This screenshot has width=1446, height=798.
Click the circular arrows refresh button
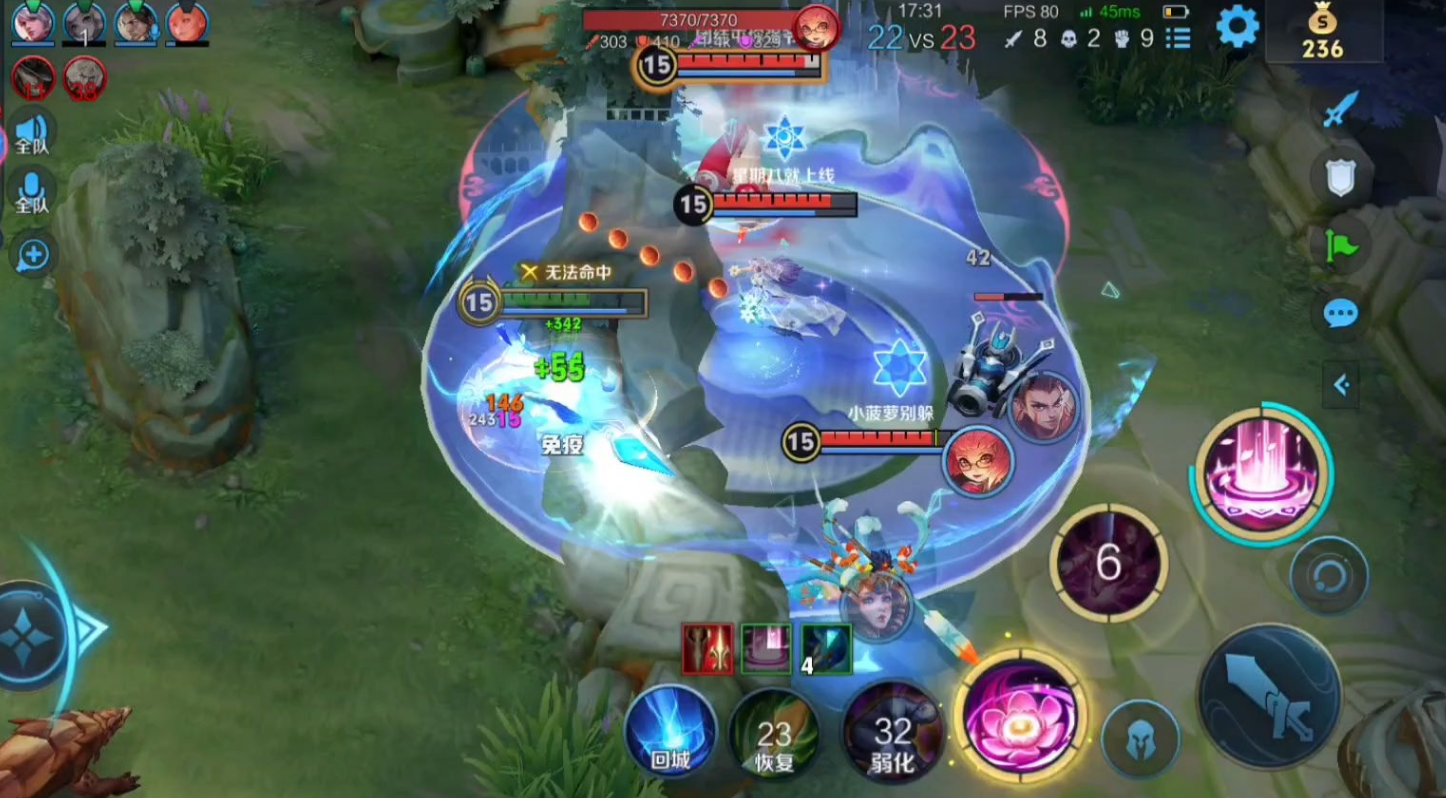1328,576
